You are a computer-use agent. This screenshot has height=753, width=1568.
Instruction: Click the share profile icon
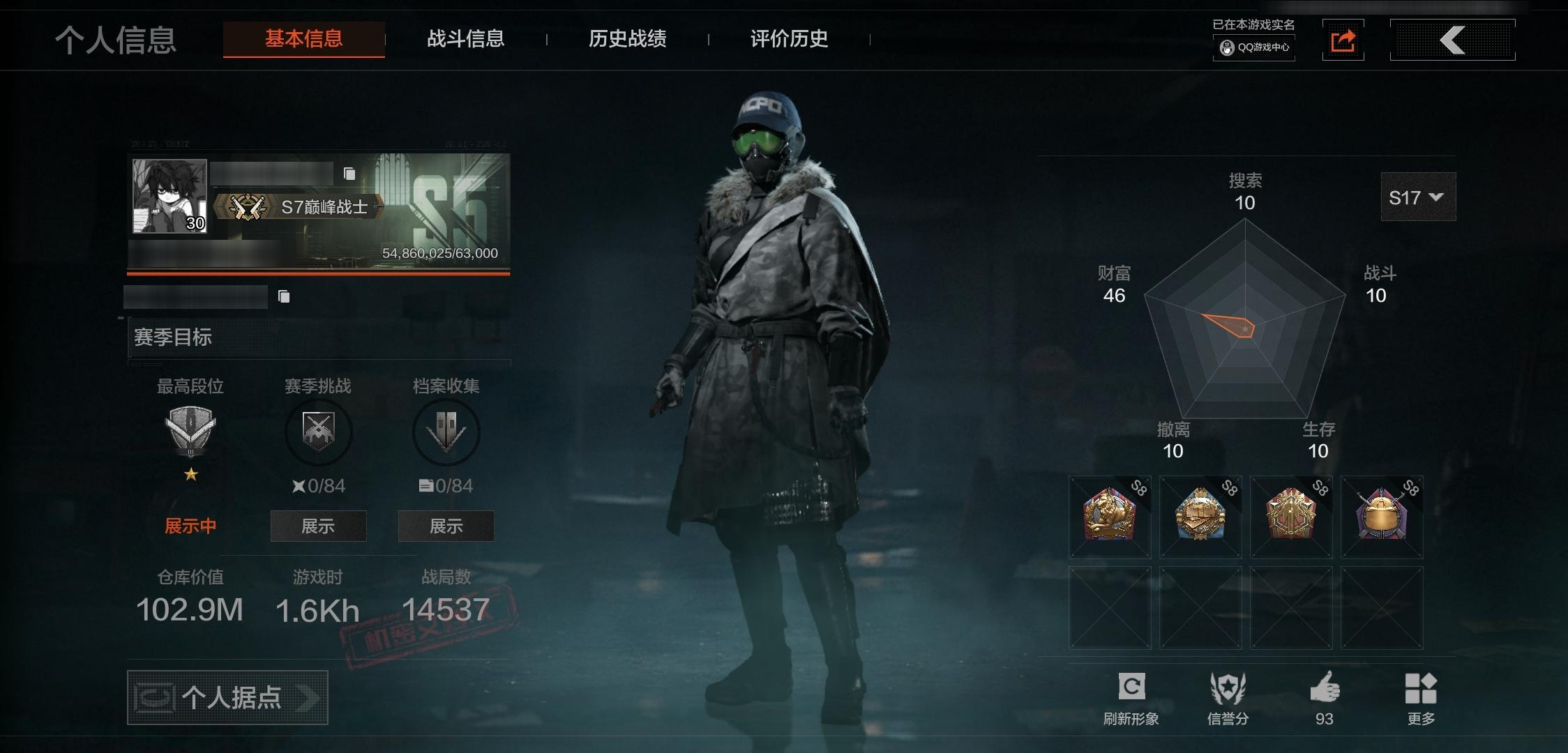pos(1343,40)
